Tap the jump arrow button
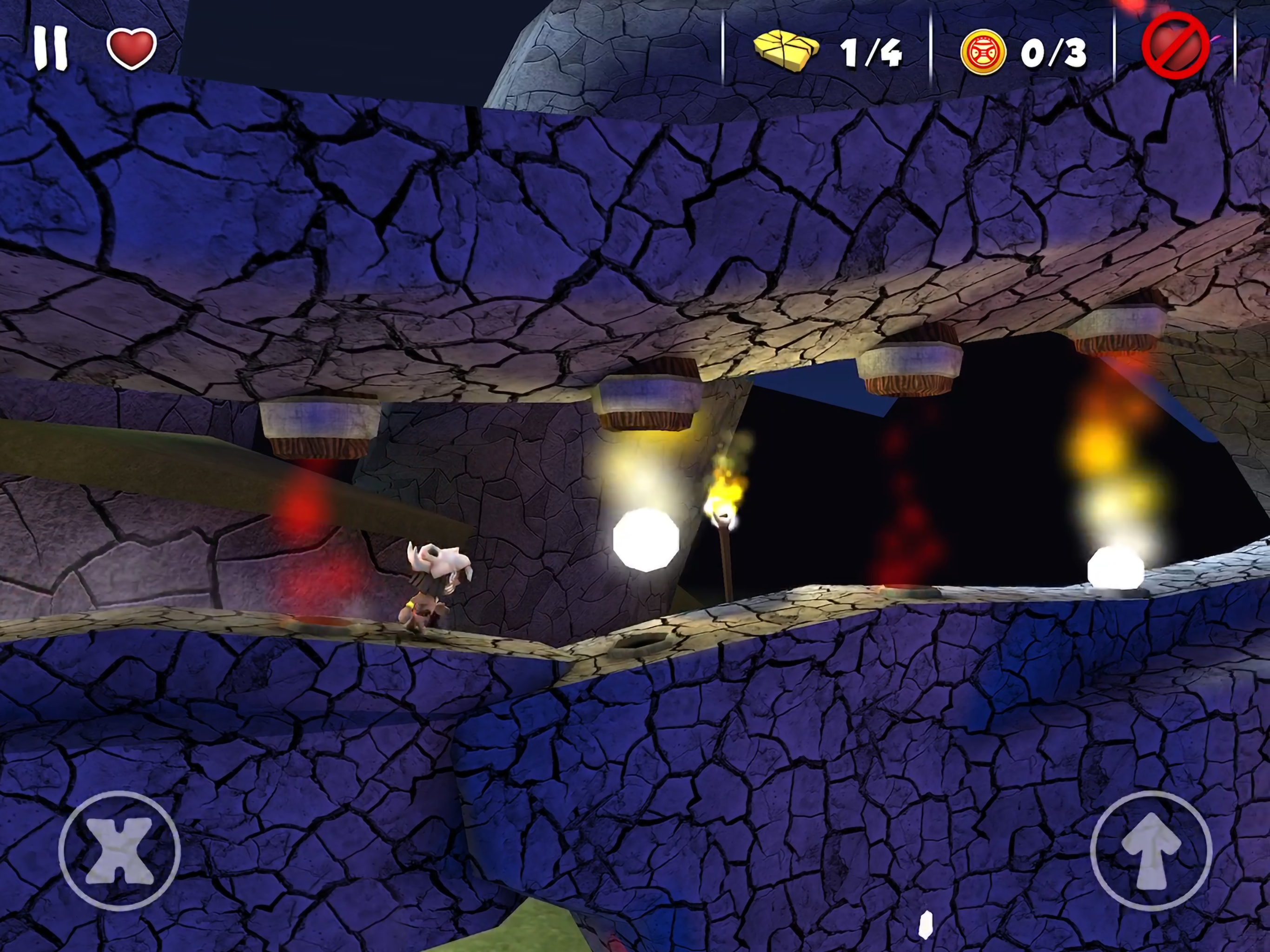The height and width of the screenshot is (952, 1270). (x=1151, y=852)
